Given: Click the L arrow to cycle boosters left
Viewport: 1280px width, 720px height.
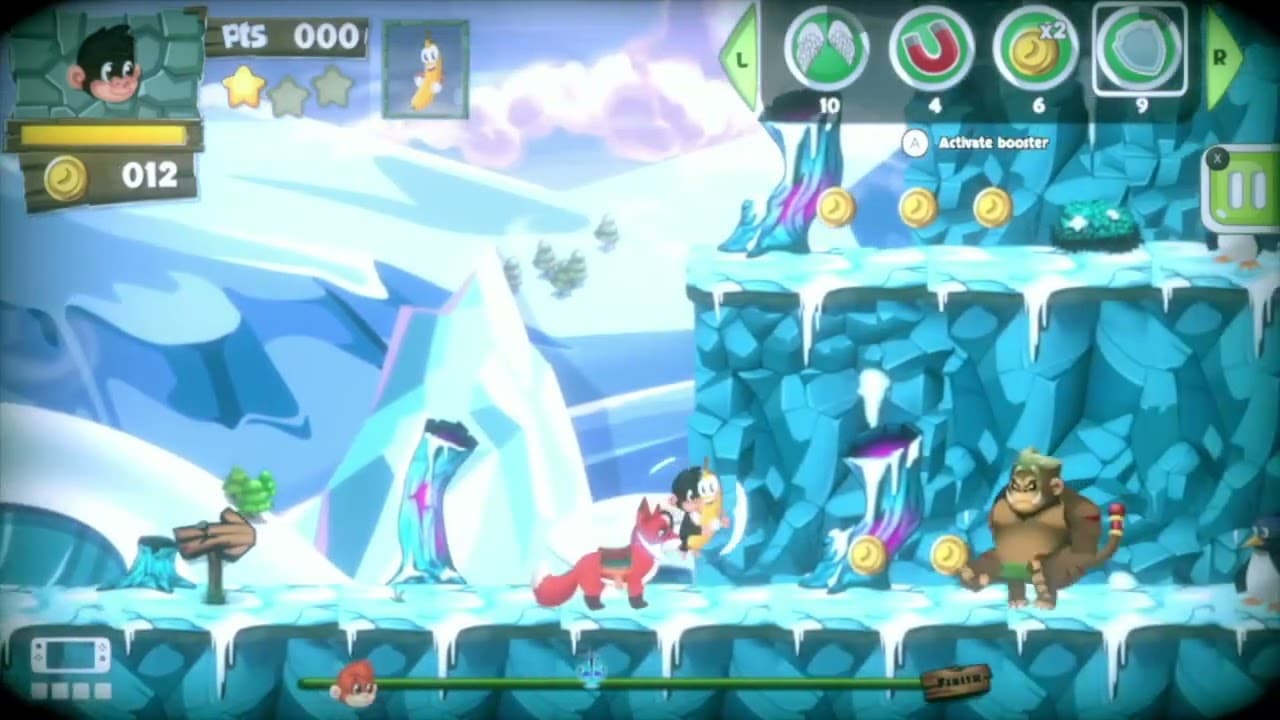Looking at the screenshot, I should click(740, 58).
